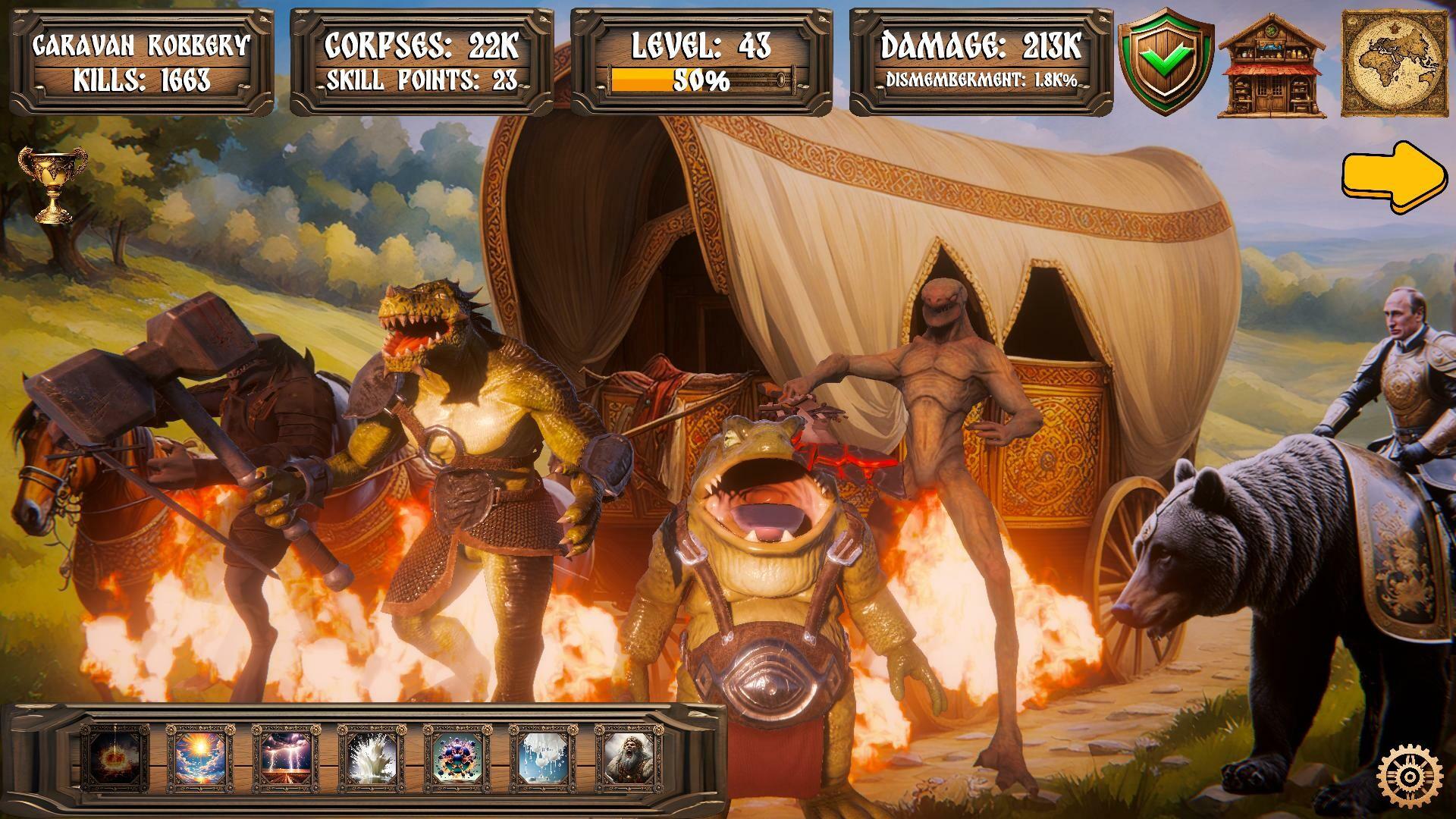Click the Corpses 22K counter

click(419, 43)
